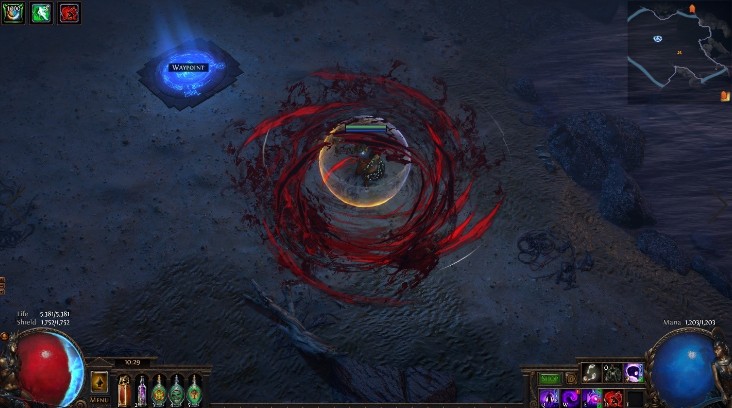Activate the white chain-link skill
This screenshot has width=732, height=408.
(590, 373)
